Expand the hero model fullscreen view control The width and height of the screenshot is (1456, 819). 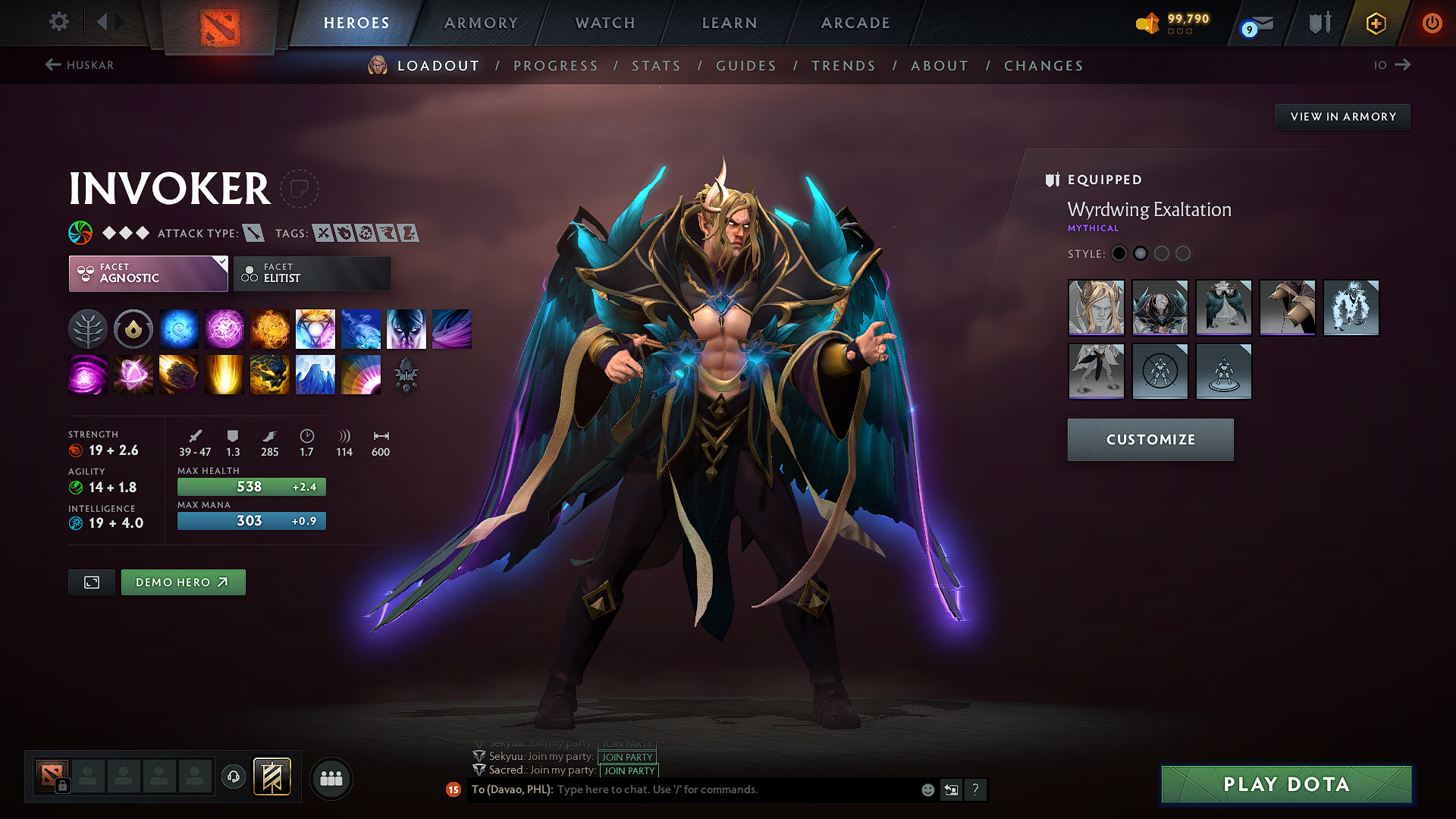[91, 582]
